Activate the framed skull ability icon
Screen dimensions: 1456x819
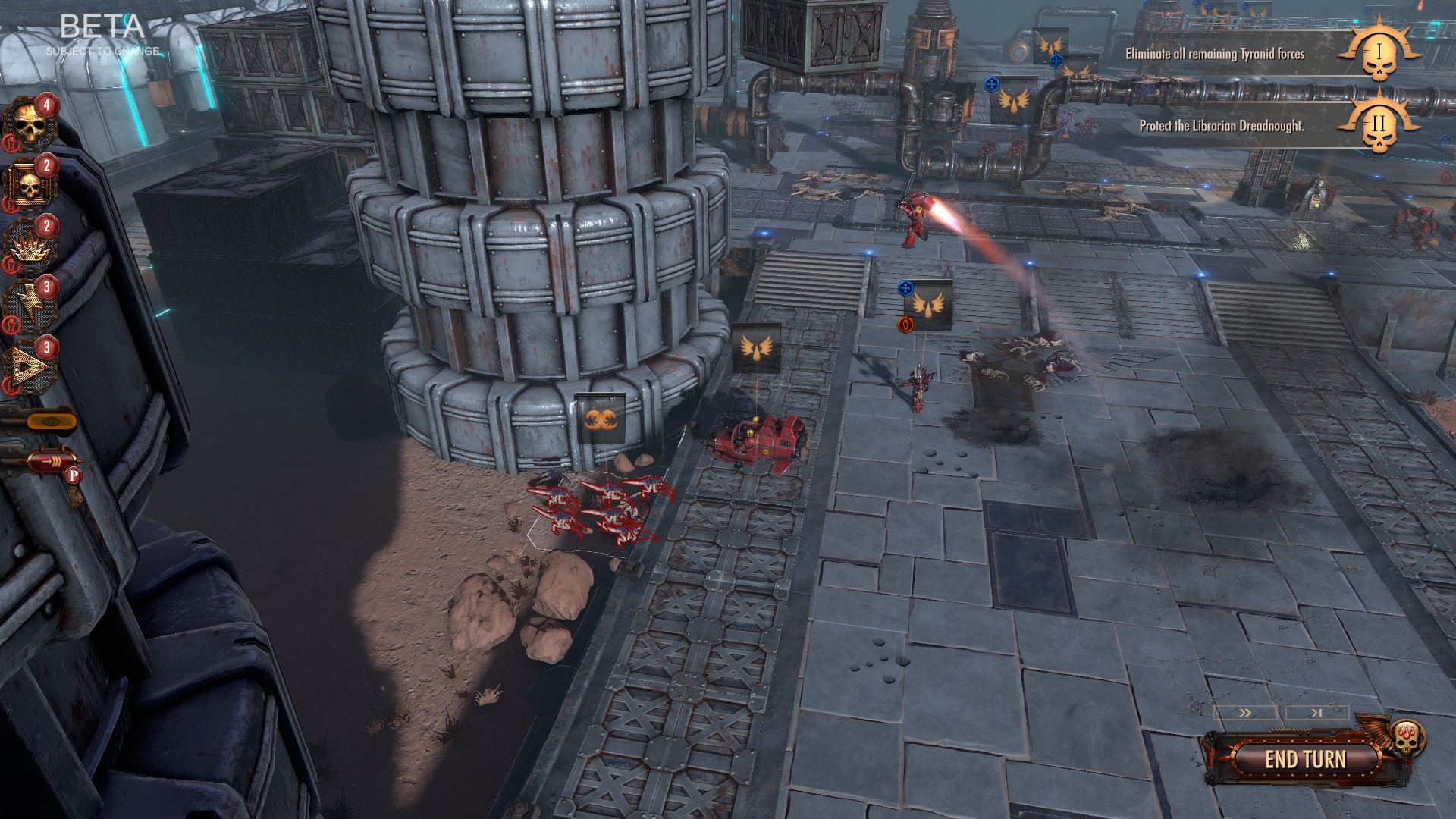click(32, 184)
